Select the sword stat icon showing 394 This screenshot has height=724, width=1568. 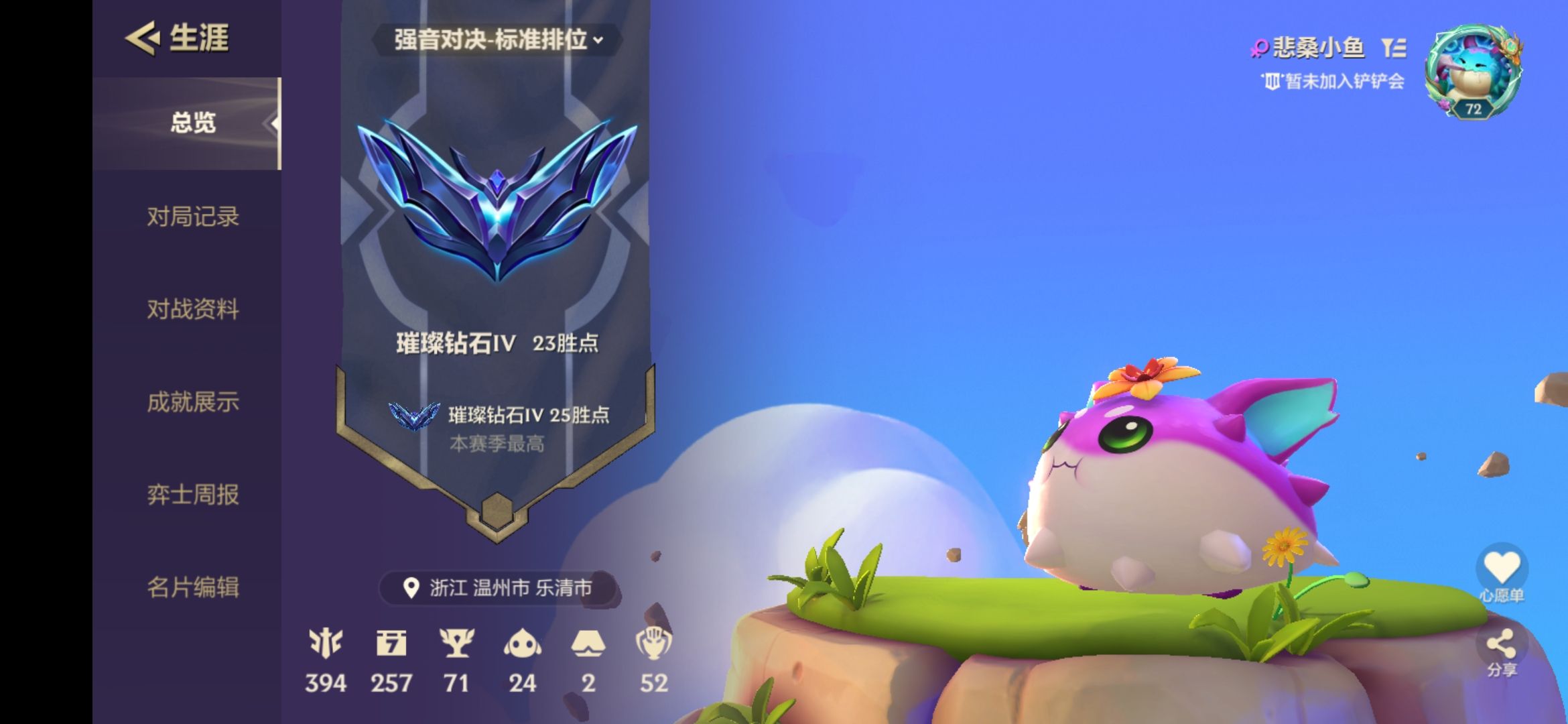(x=326, y=646)
